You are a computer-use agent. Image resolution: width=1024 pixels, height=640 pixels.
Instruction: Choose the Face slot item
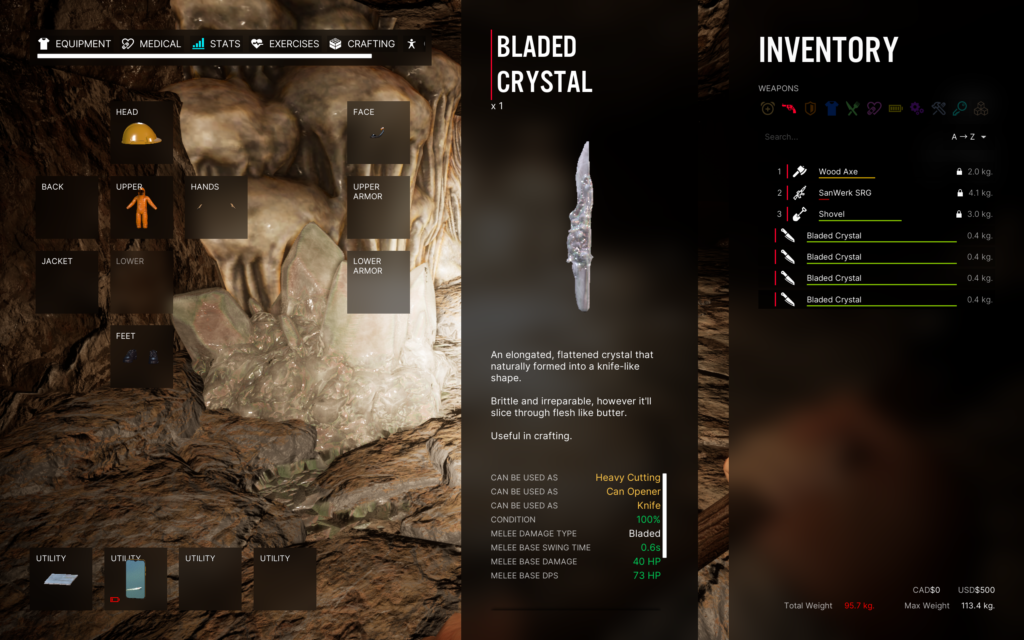[x=378, y=133]
